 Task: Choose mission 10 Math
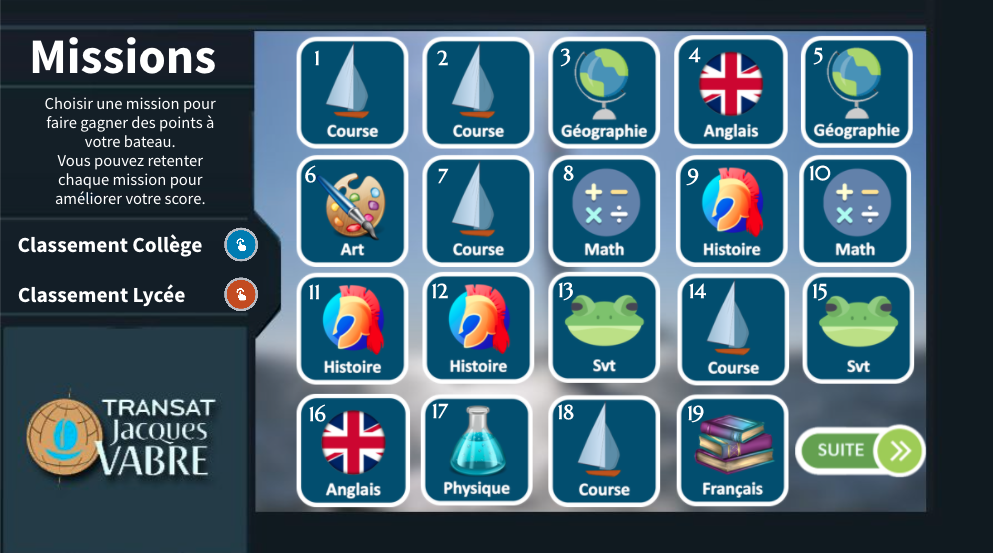tap(855, 211)
